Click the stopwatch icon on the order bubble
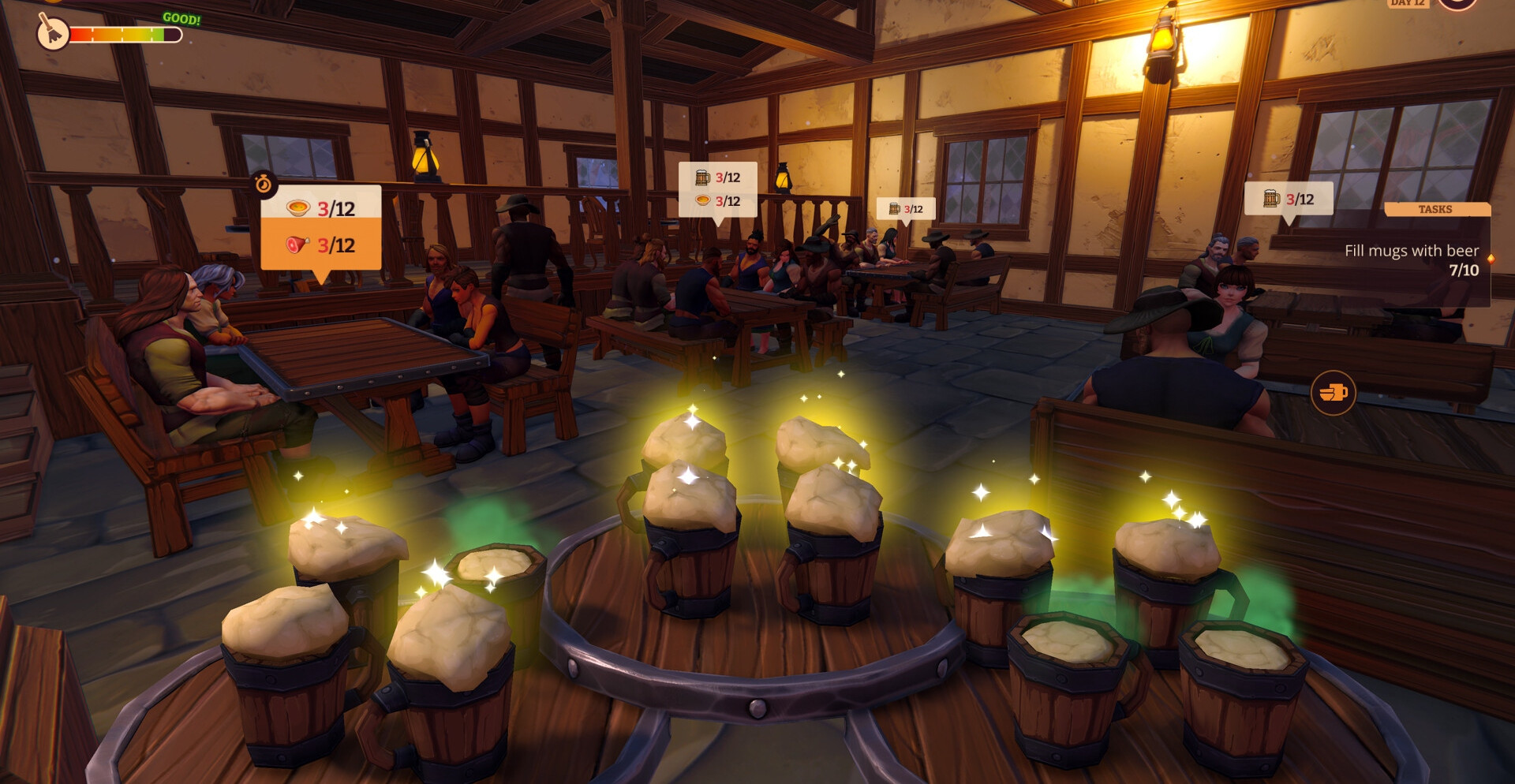 click(264, 185)
